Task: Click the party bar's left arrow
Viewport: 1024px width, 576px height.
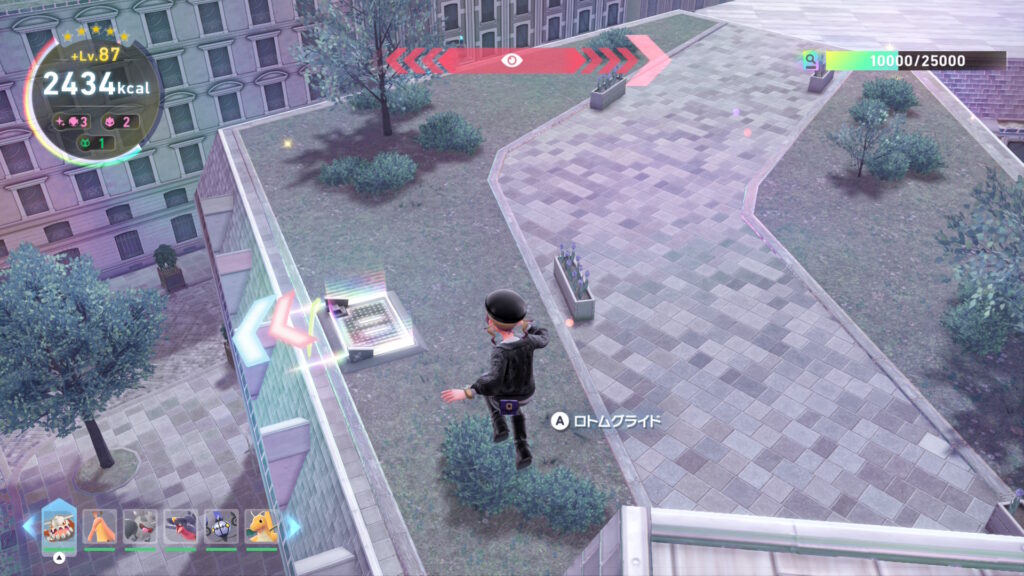Action: coord(28,526)
